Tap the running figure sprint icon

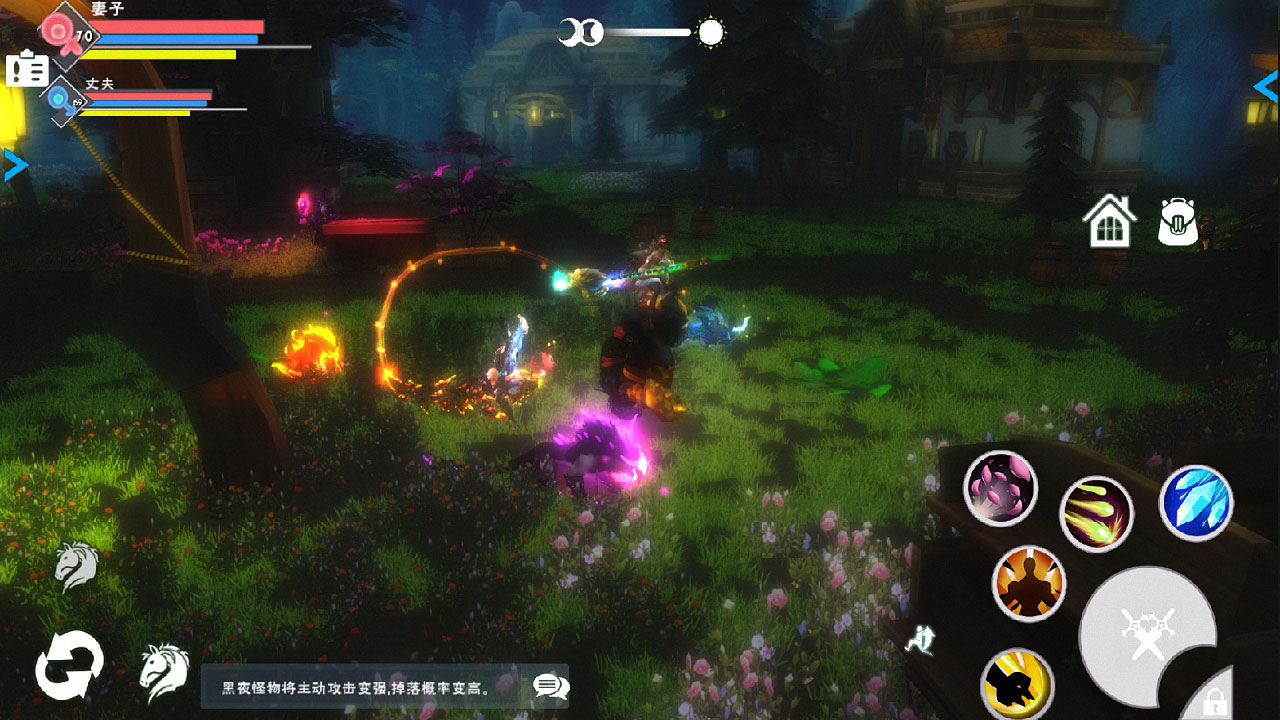[919, 638]
